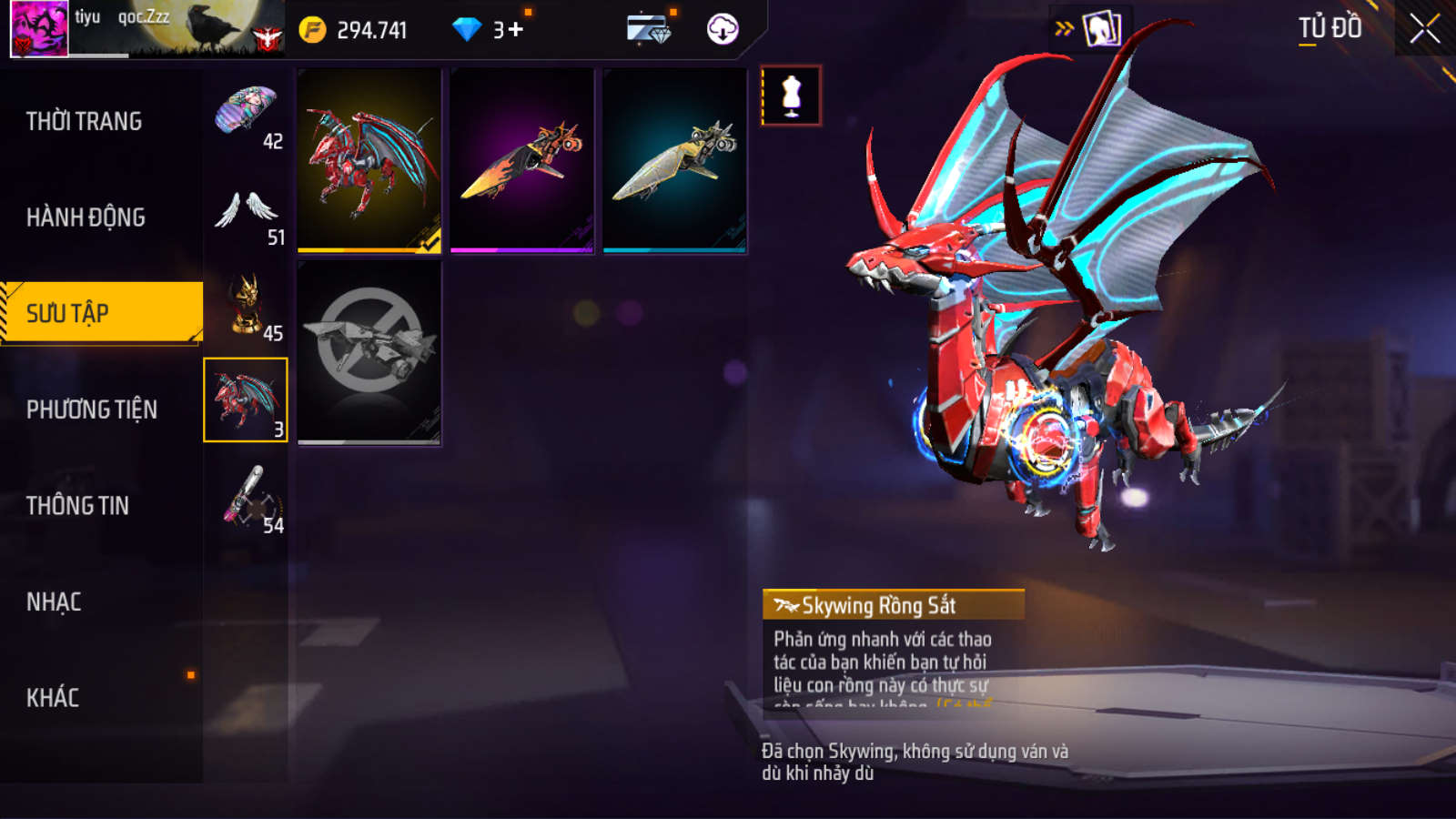Open the cloud download icon
Viewport: 1456px width, 819px height.
723,30
